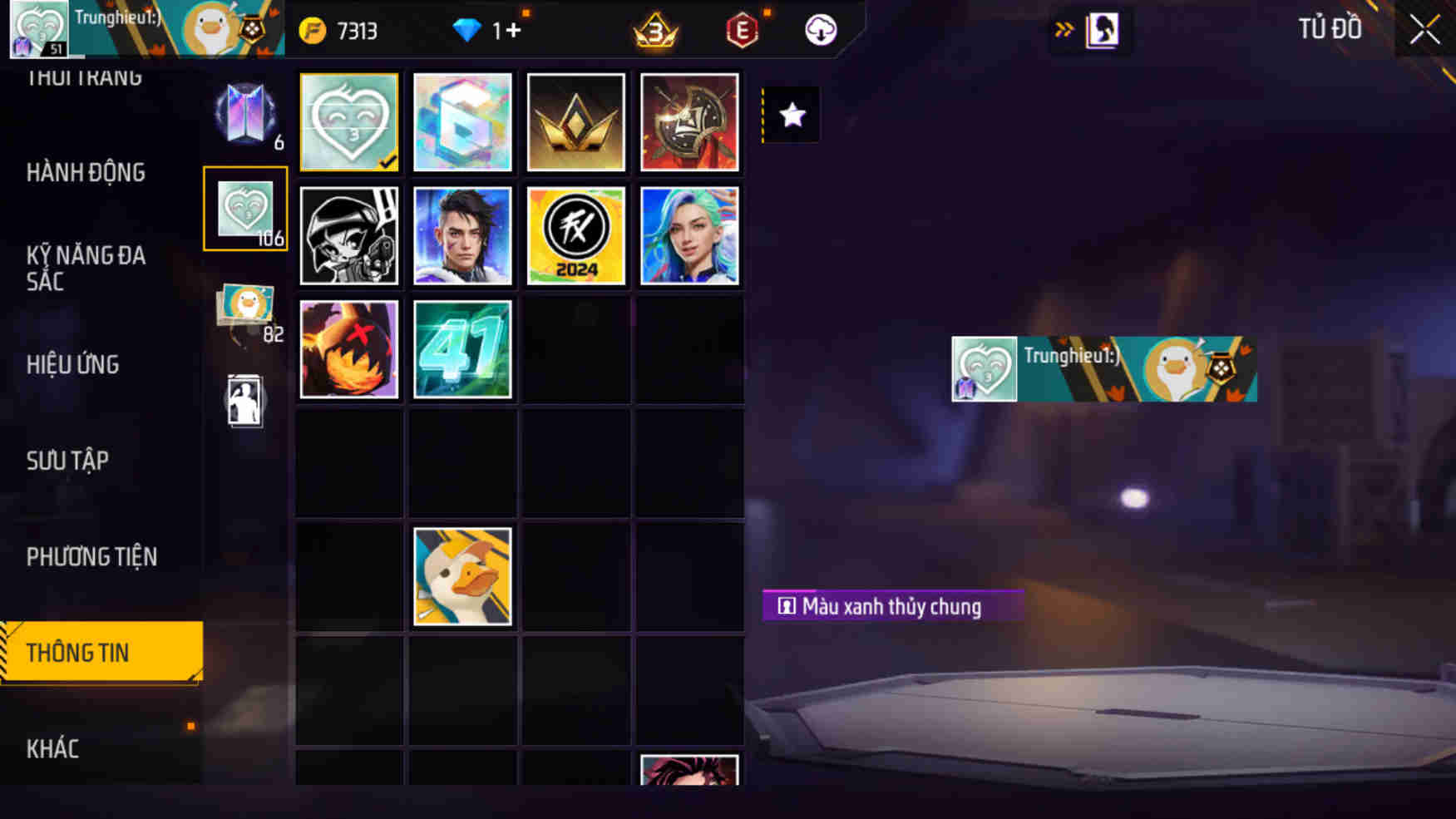
Task: Select the FX 2024 avatar to equip it
Action: click(x=575, y=236)
